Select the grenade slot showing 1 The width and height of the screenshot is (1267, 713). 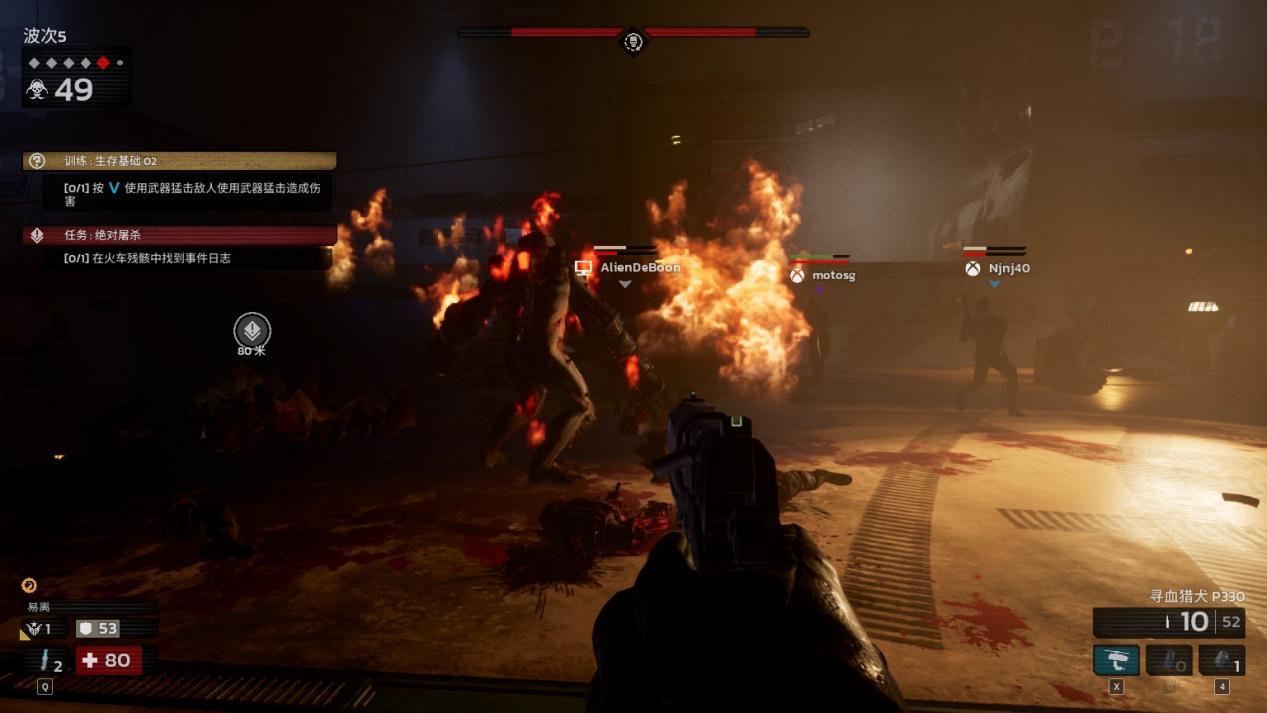[x=1221, y=660]
